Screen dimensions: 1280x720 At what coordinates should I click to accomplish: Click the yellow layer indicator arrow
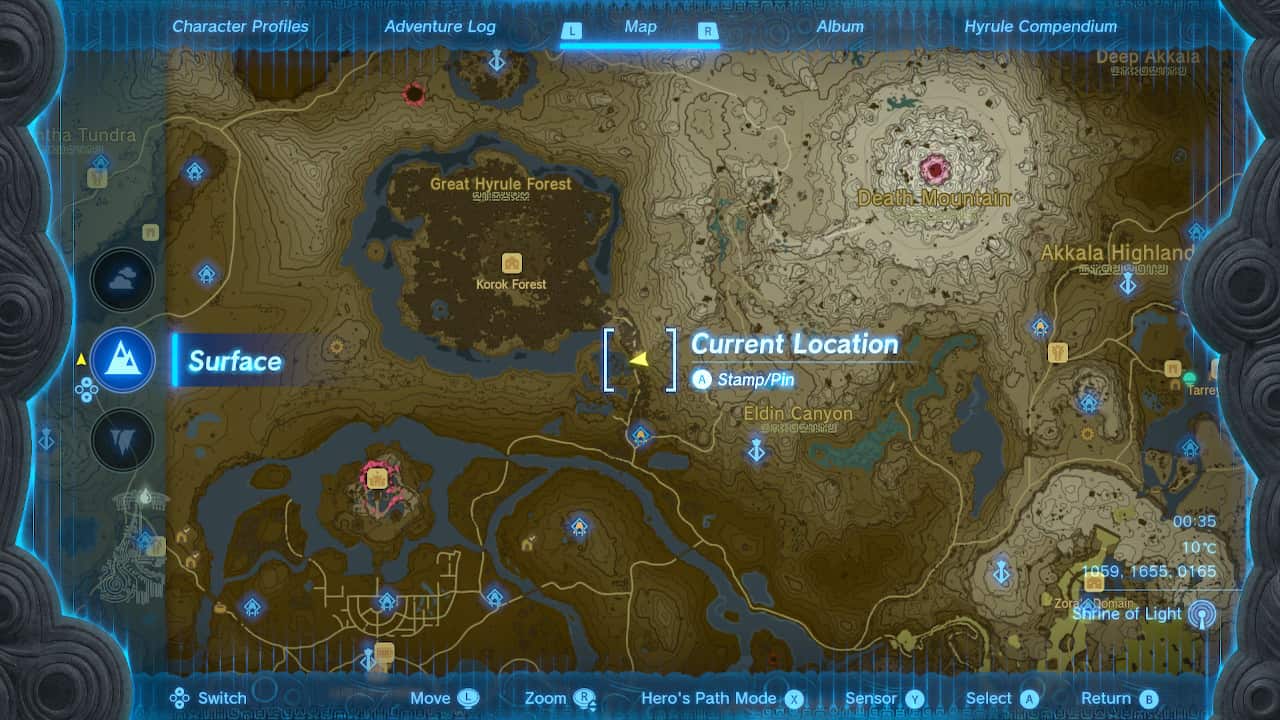pos(81,361)
